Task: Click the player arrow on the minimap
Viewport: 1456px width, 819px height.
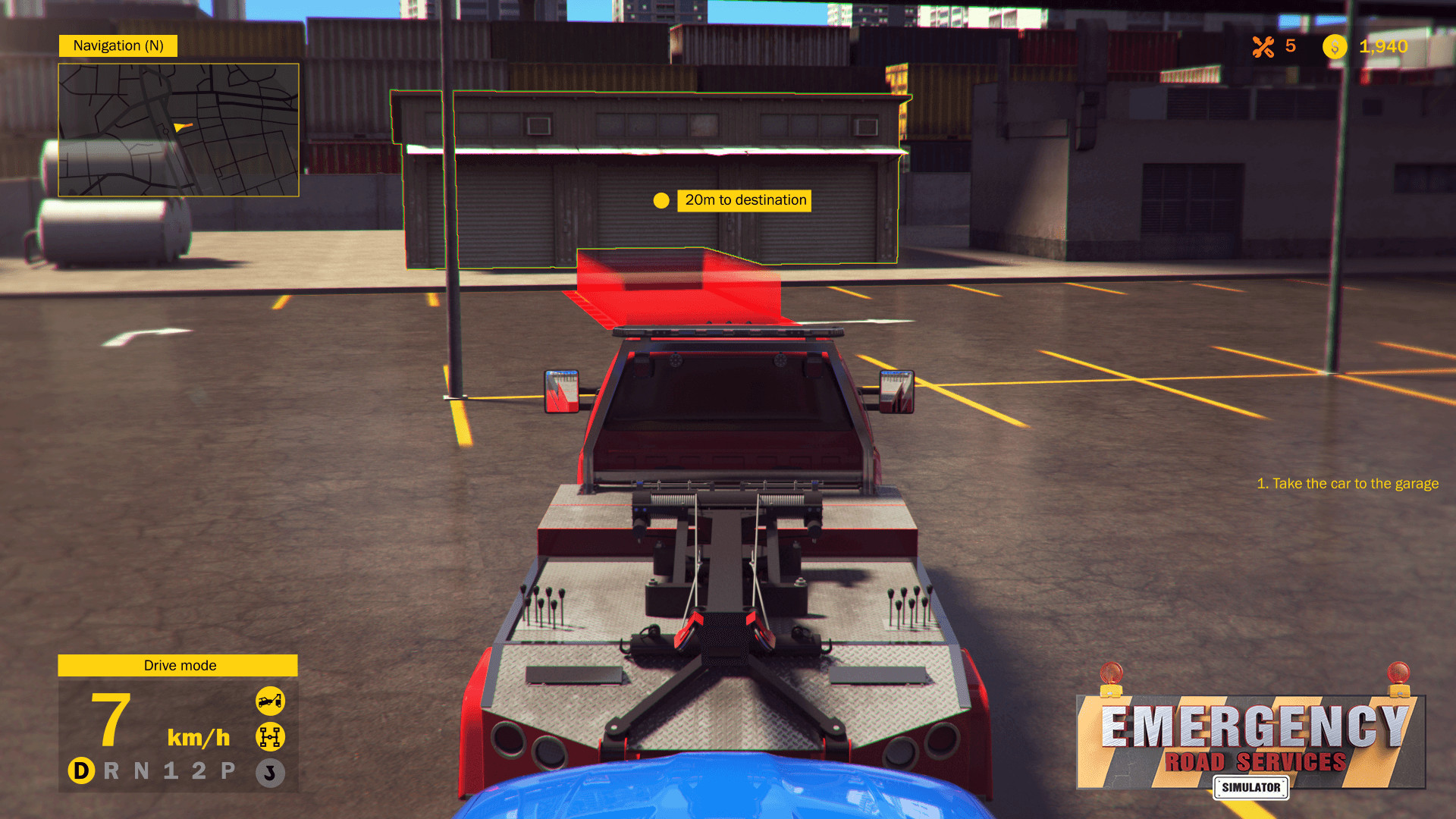Action: pyautogui.click(x=179, y=128)
